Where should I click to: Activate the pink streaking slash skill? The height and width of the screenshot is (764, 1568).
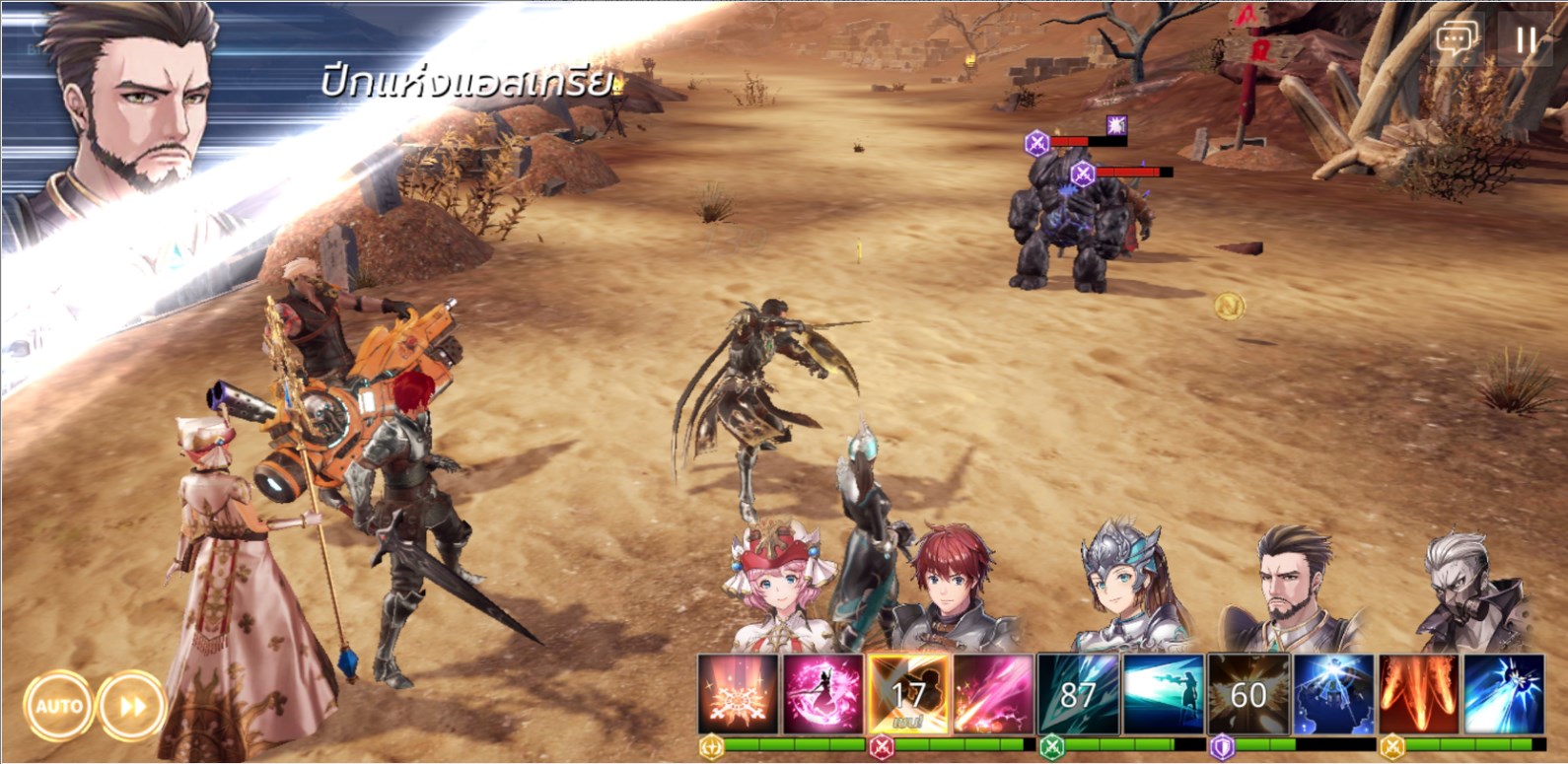pos(992,695)
